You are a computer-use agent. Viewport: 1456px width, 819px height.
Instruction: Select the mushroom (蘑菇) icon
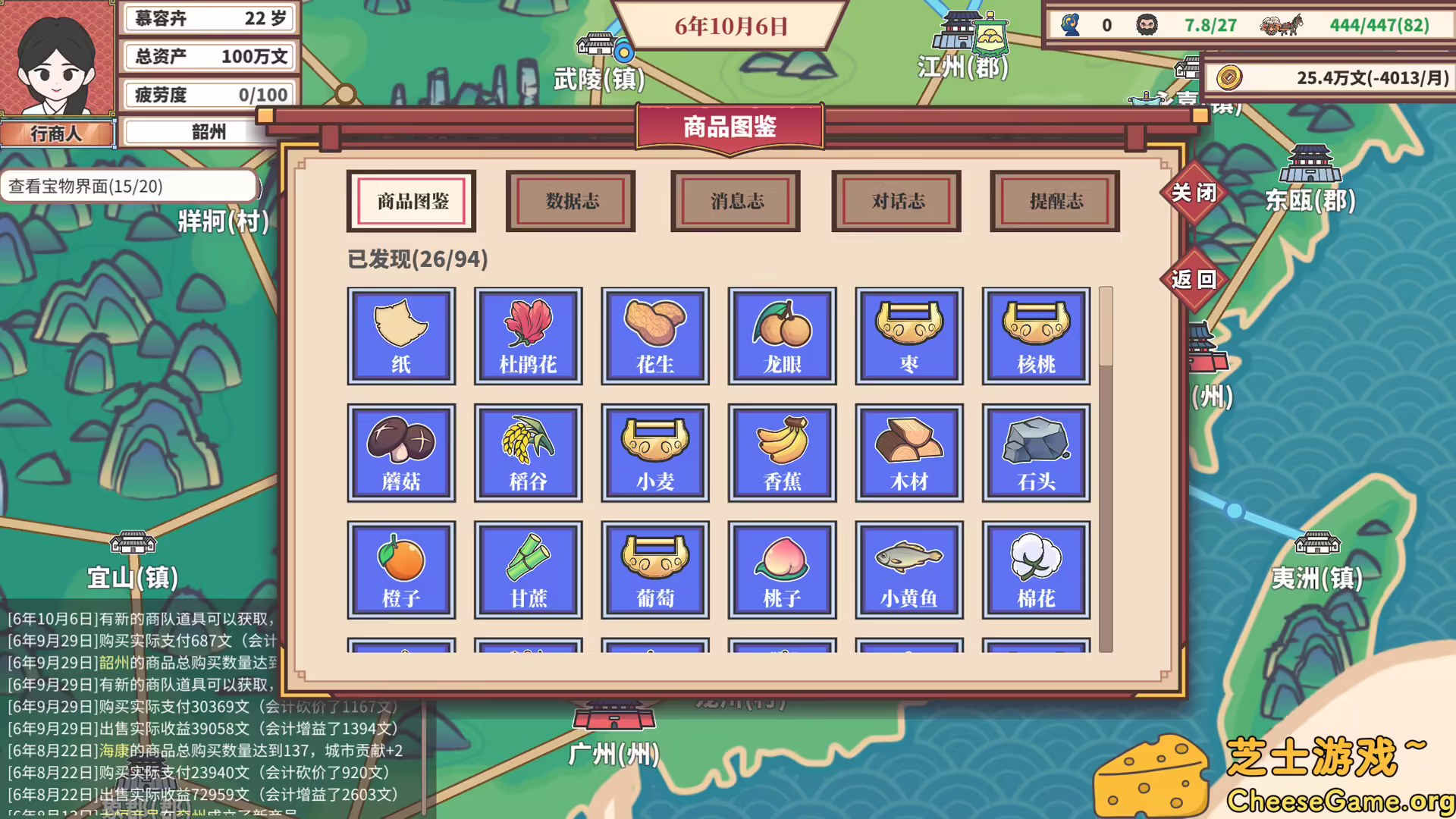(401, 453)
